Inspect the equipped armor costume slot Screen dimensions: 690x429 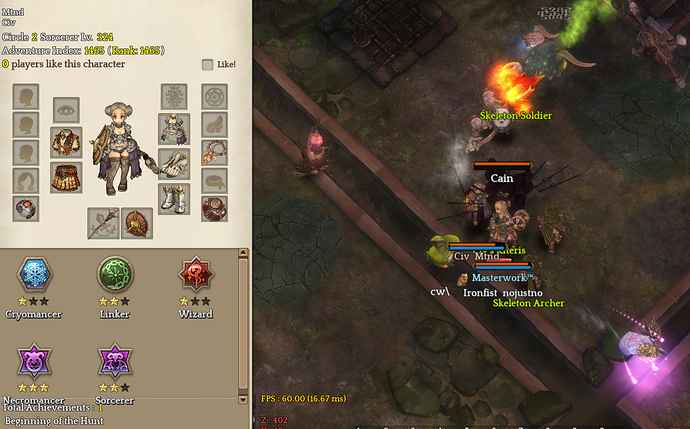173,128
